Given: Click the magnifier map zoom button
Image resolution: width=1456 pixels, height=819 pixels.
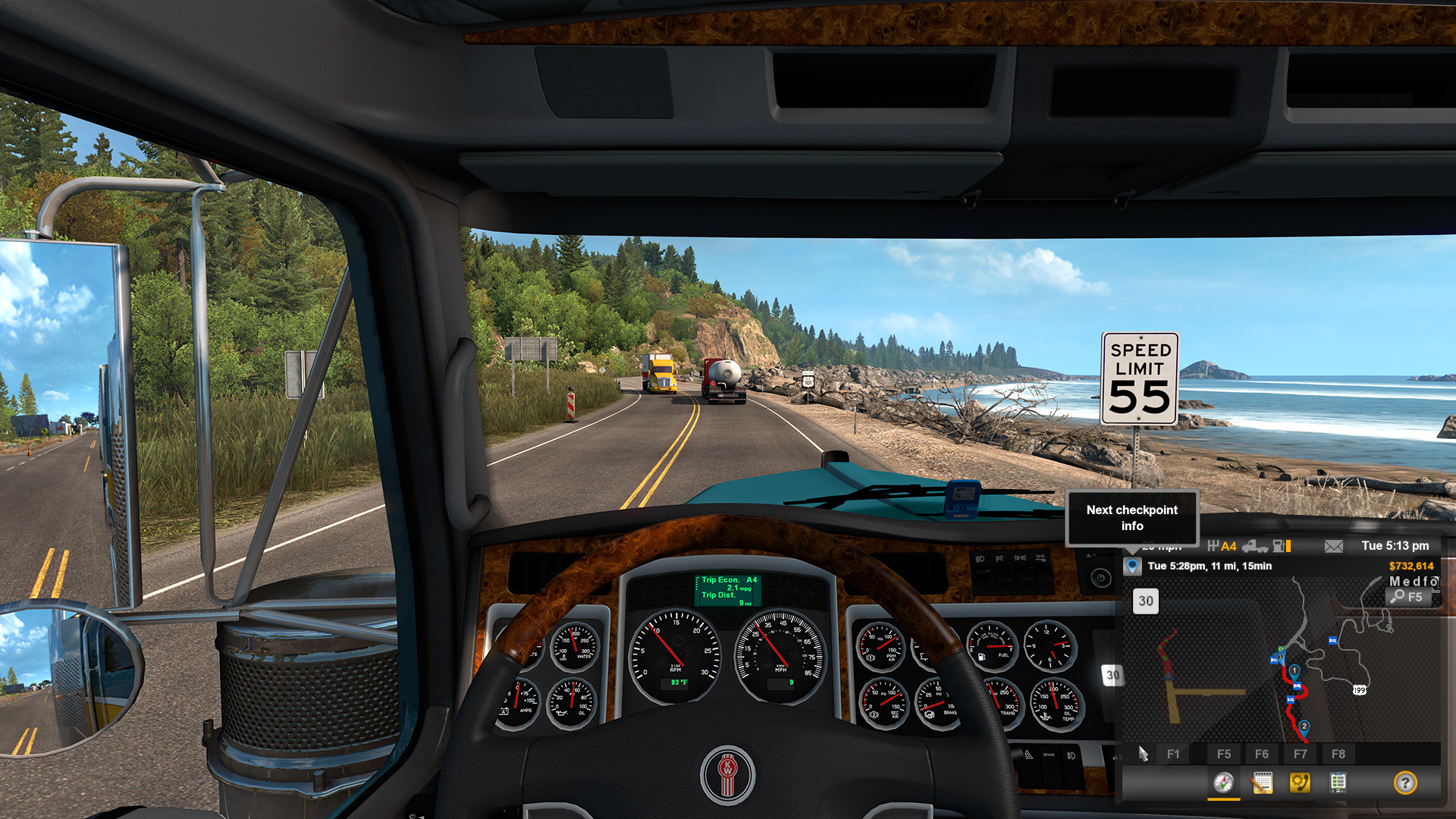Looking at the screenshot, I should (x=1409, y=597).
